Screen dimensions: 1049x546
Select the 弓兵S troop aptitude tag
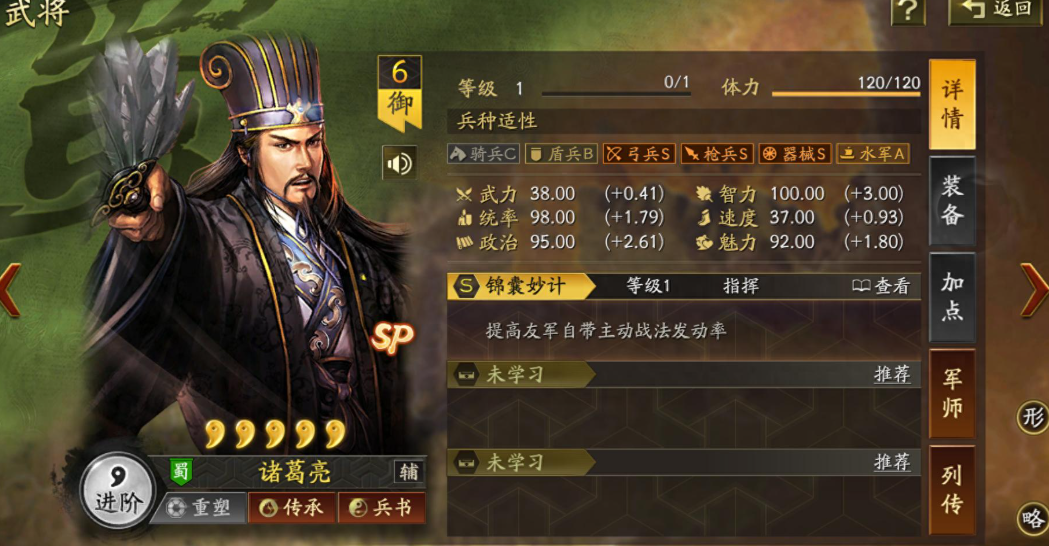point(639,154)
